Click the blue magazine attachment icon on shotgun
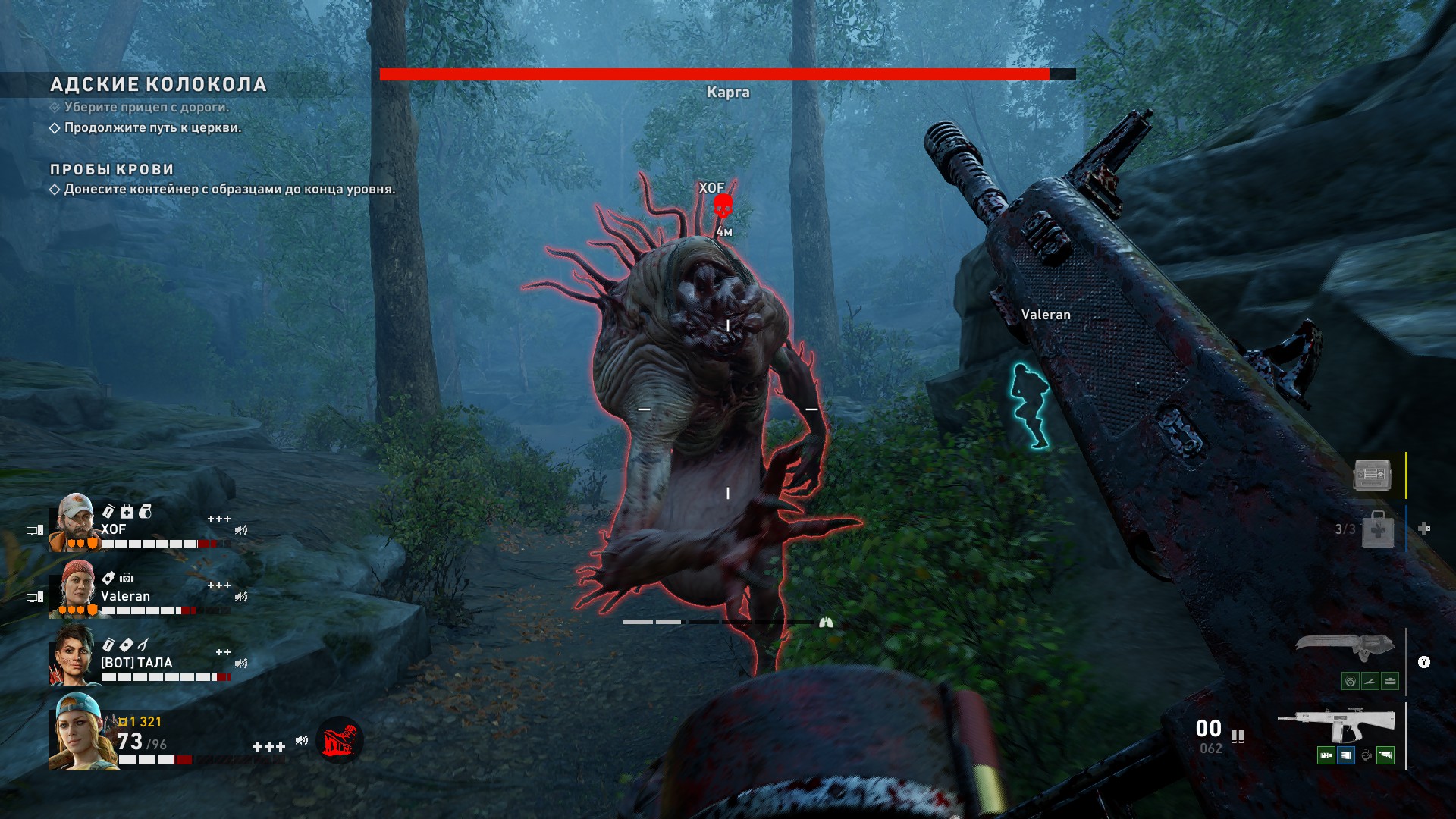 [1345, 755]
